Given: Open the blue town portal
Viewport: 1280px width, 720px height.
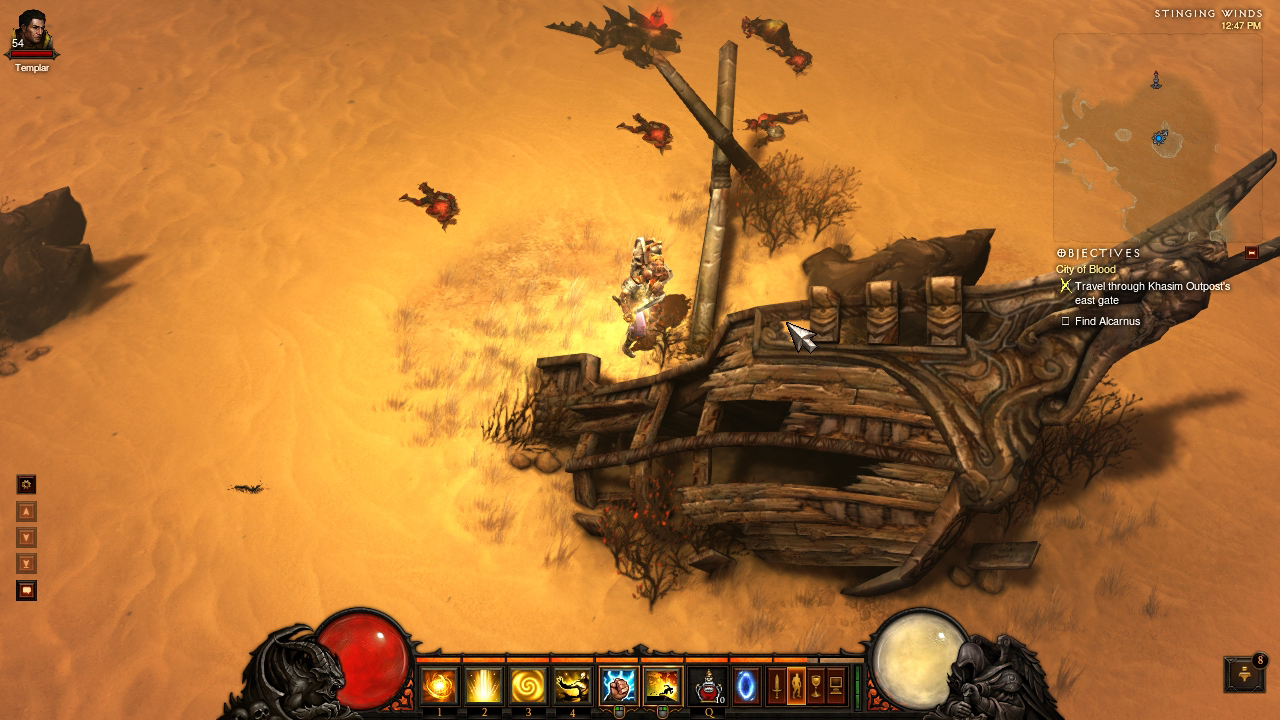Looking at the screenshot, I should pos(746,686).
